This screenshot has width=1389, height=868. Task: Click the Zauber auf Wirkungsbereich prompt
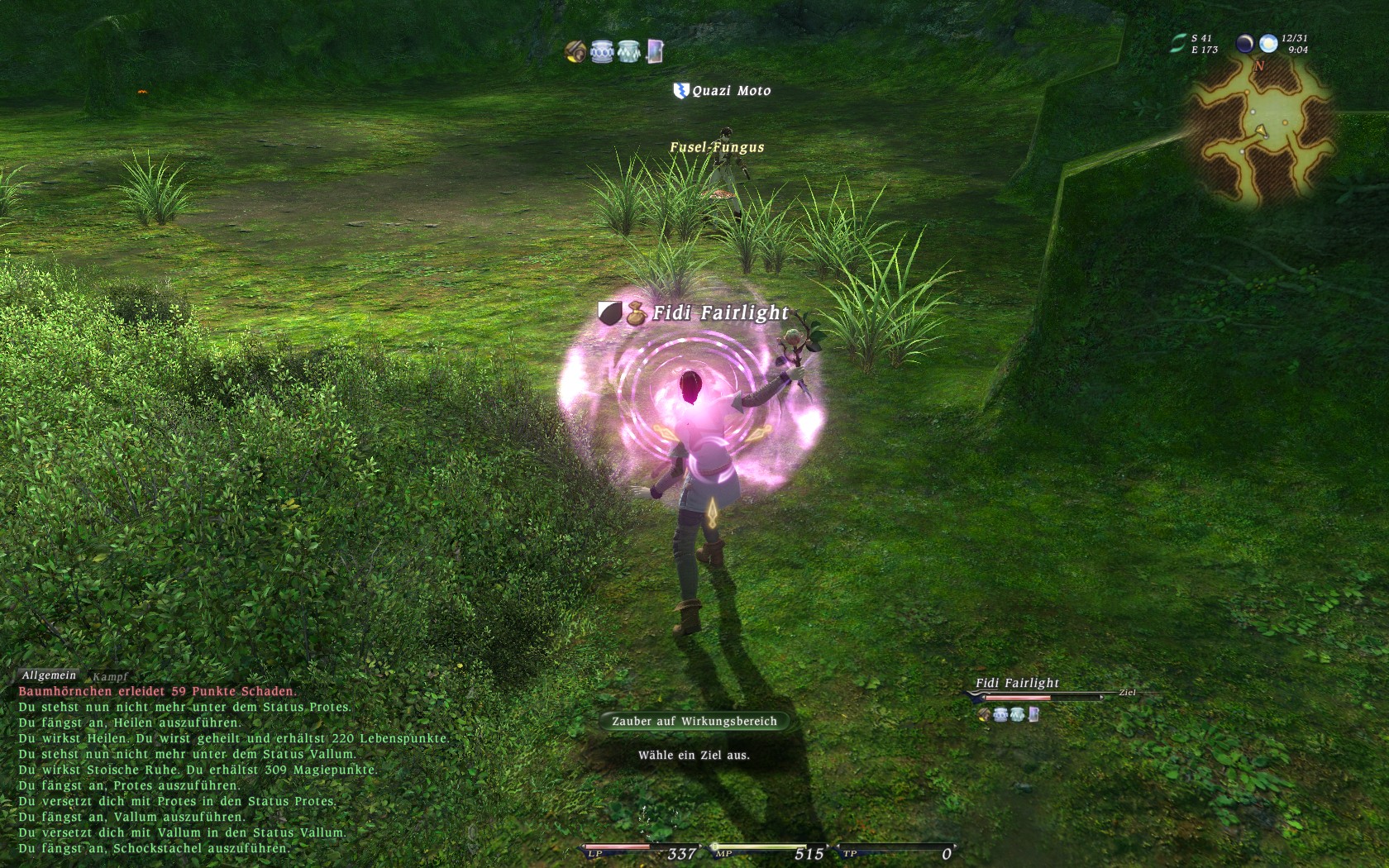coord(694,721)
